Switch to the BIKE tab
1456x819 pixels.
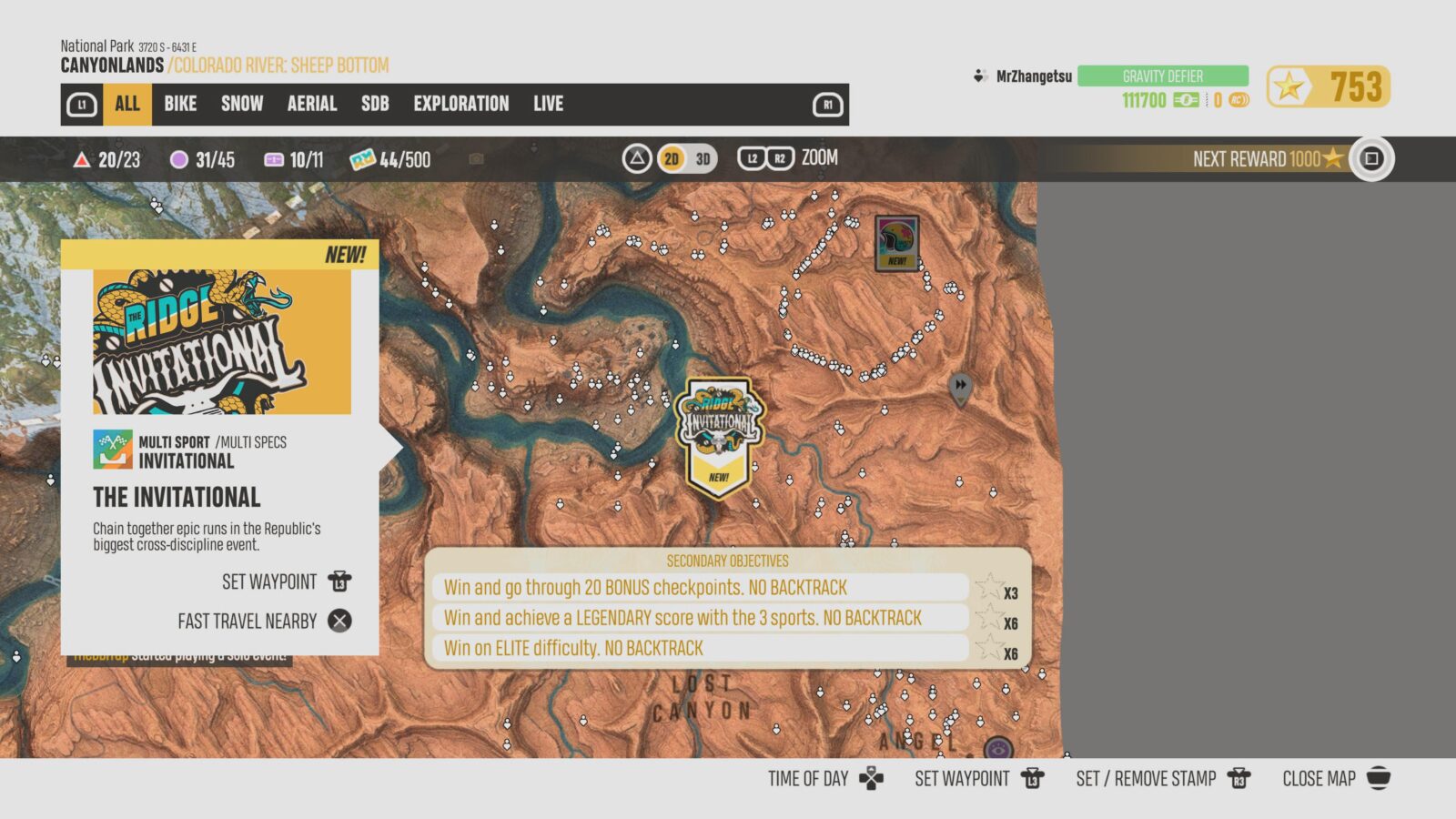click(x=178, y=104)
